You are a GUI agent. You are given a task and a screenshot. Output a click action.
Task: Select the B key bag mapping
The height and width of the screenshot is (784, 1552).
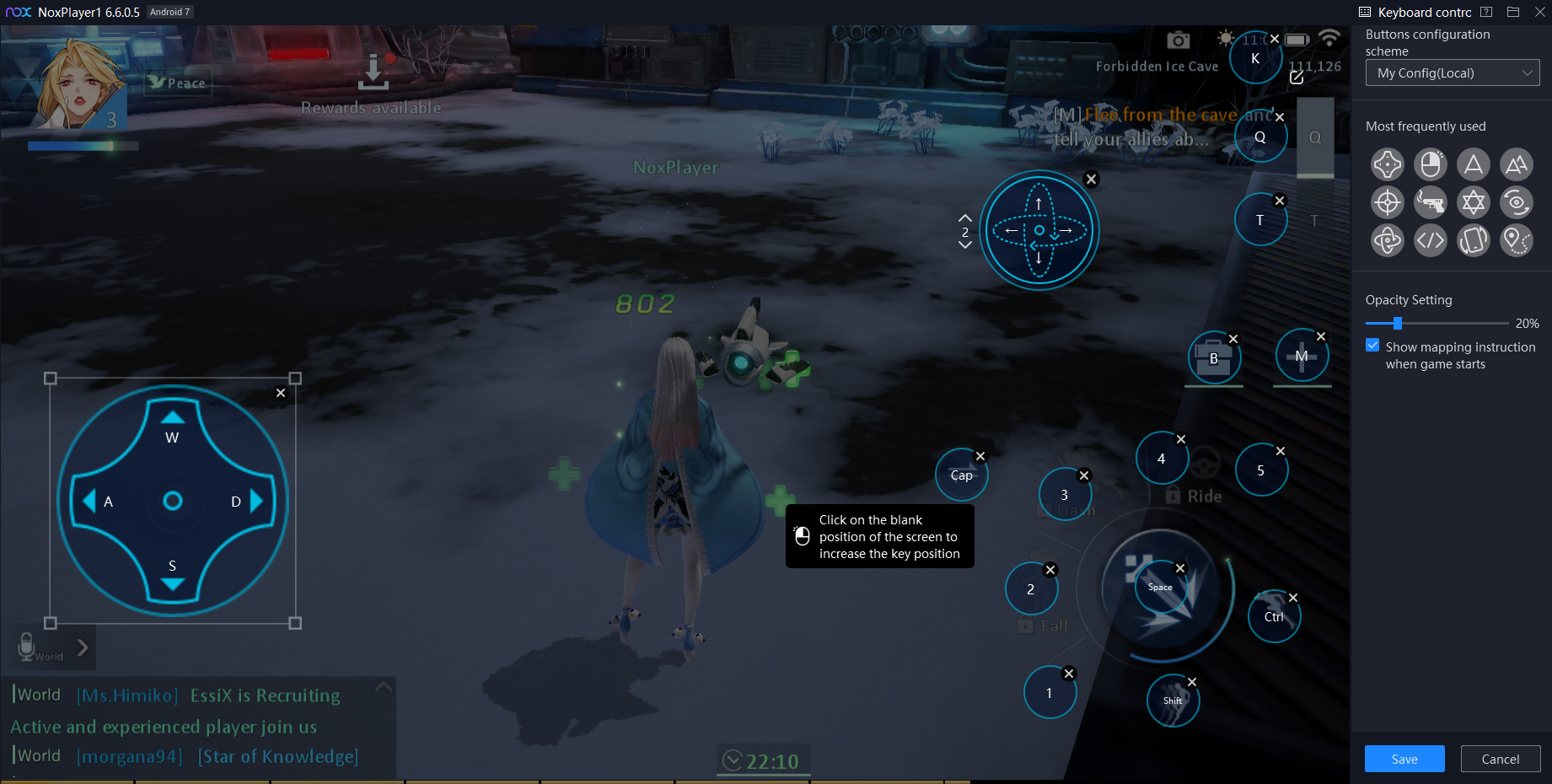point(1213,358)
